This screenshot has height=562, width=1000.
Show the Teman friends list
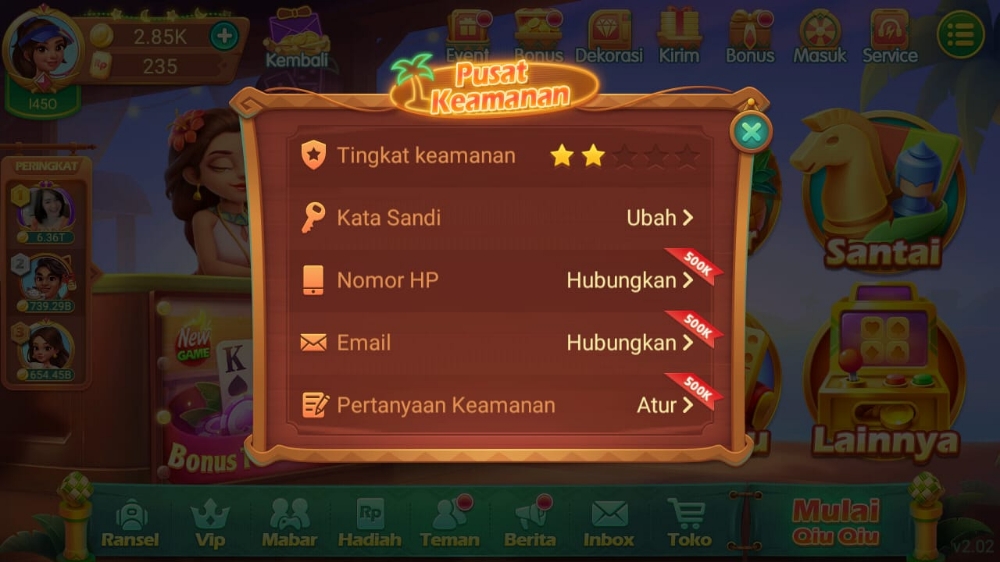(450, 523)
